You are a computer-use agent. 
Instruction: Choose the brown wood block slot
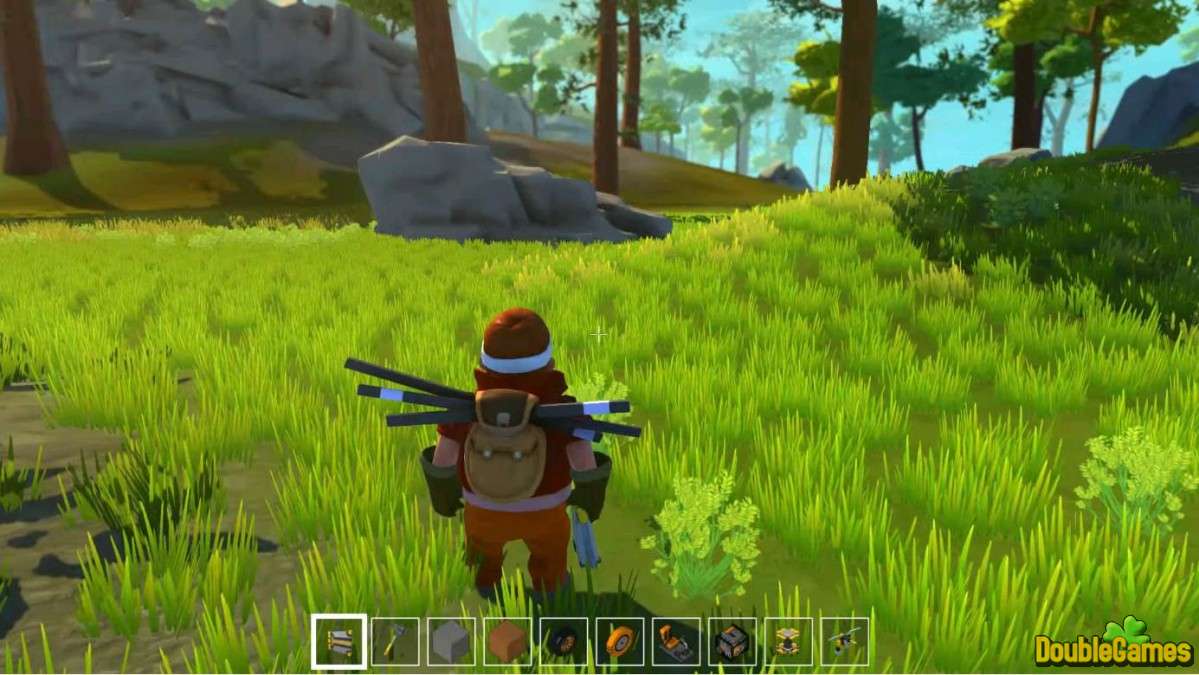point(507,641)
